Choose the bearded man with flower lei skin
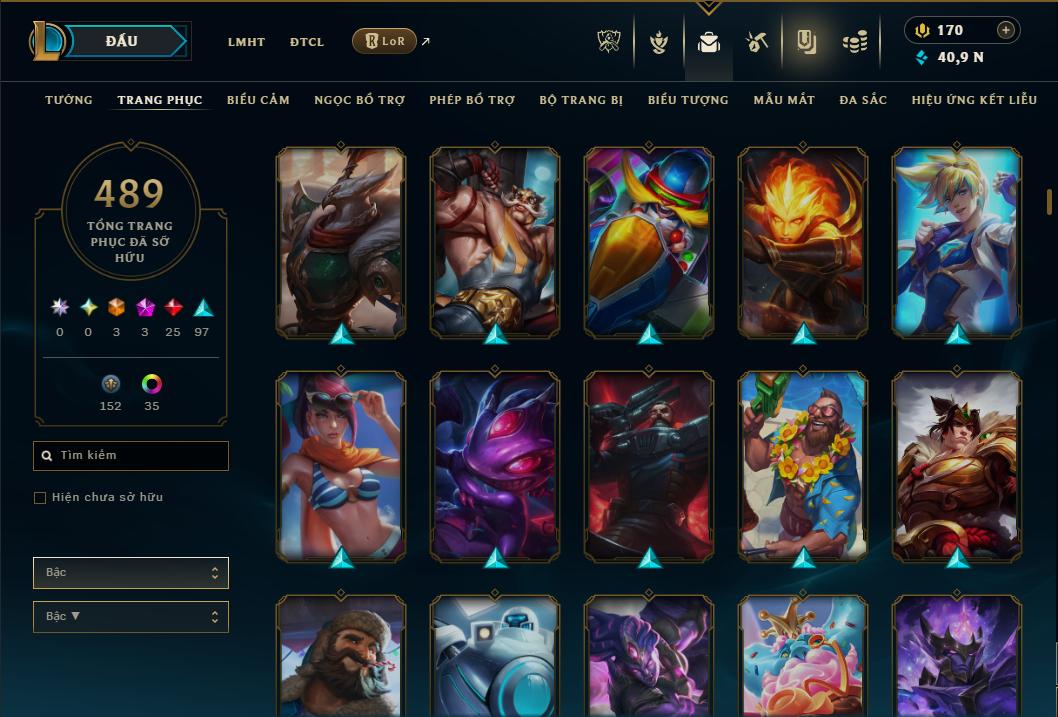 [803, 465]
